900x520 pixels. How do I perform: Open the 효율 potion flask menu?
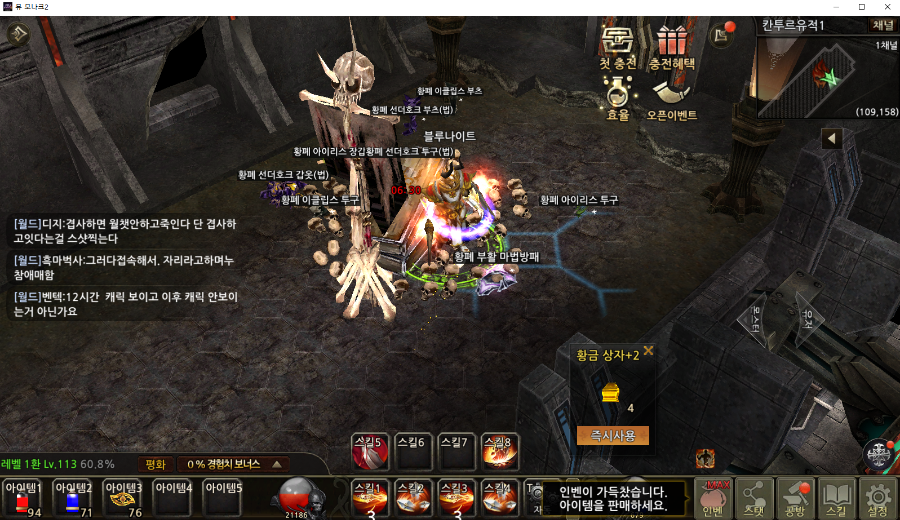coord(618,99)
